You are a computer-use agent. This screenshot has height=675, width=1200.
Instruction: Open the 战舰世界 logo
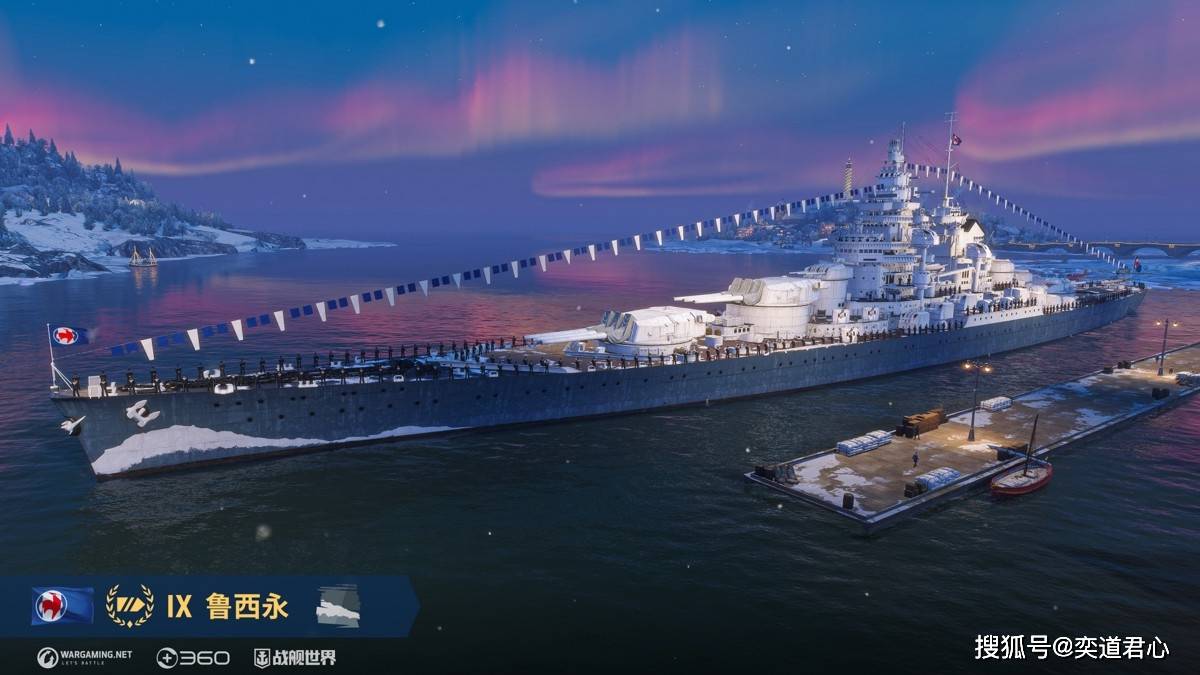point(294,657)
